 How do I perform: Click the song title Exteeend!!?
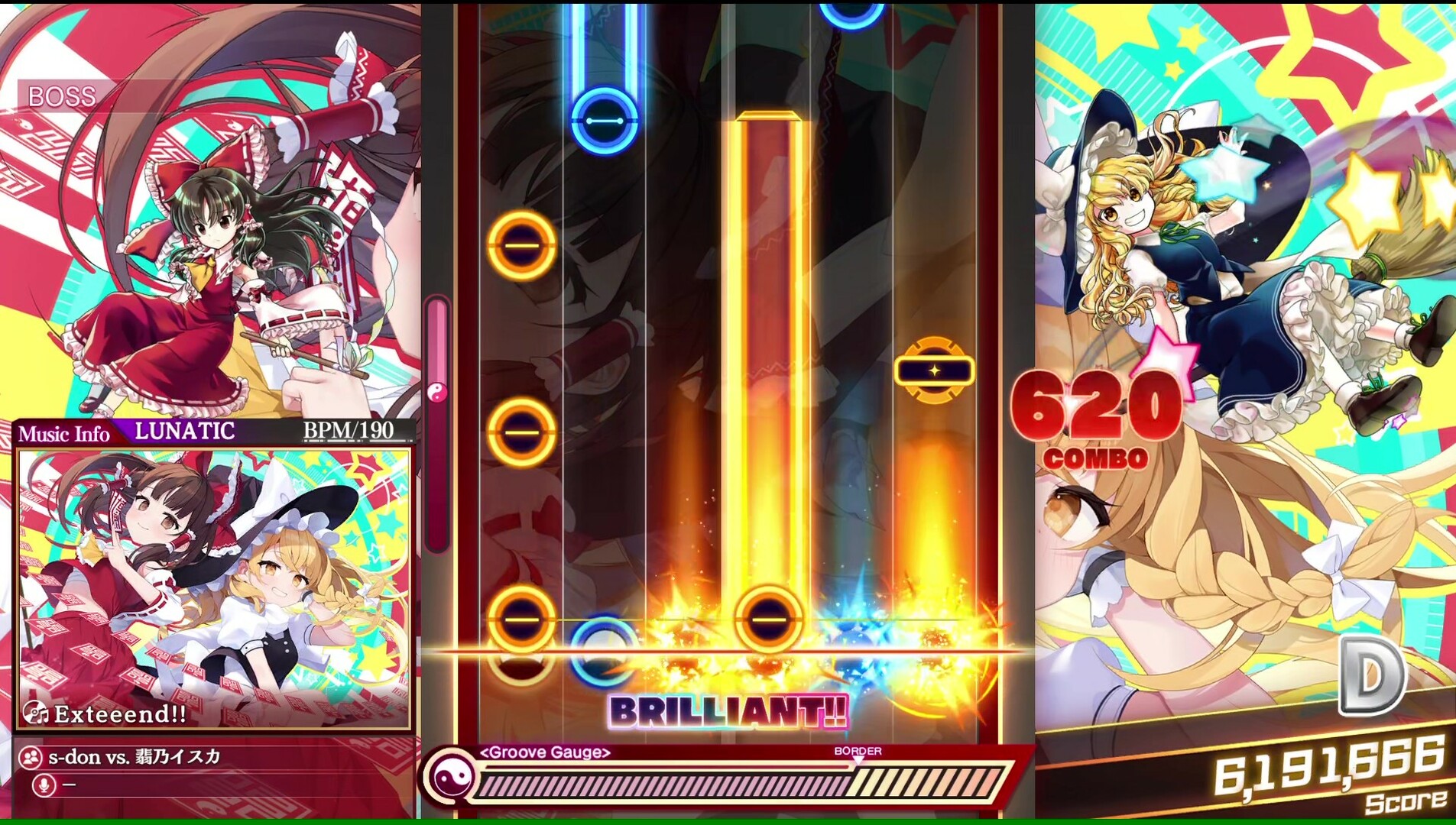pos(118,714)
